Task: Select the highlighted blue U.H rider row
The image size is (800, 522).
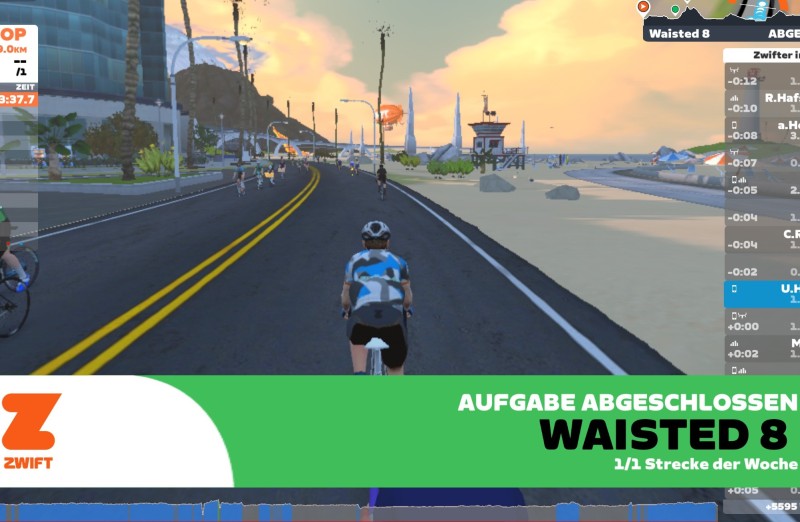Action: pos(762,293)
